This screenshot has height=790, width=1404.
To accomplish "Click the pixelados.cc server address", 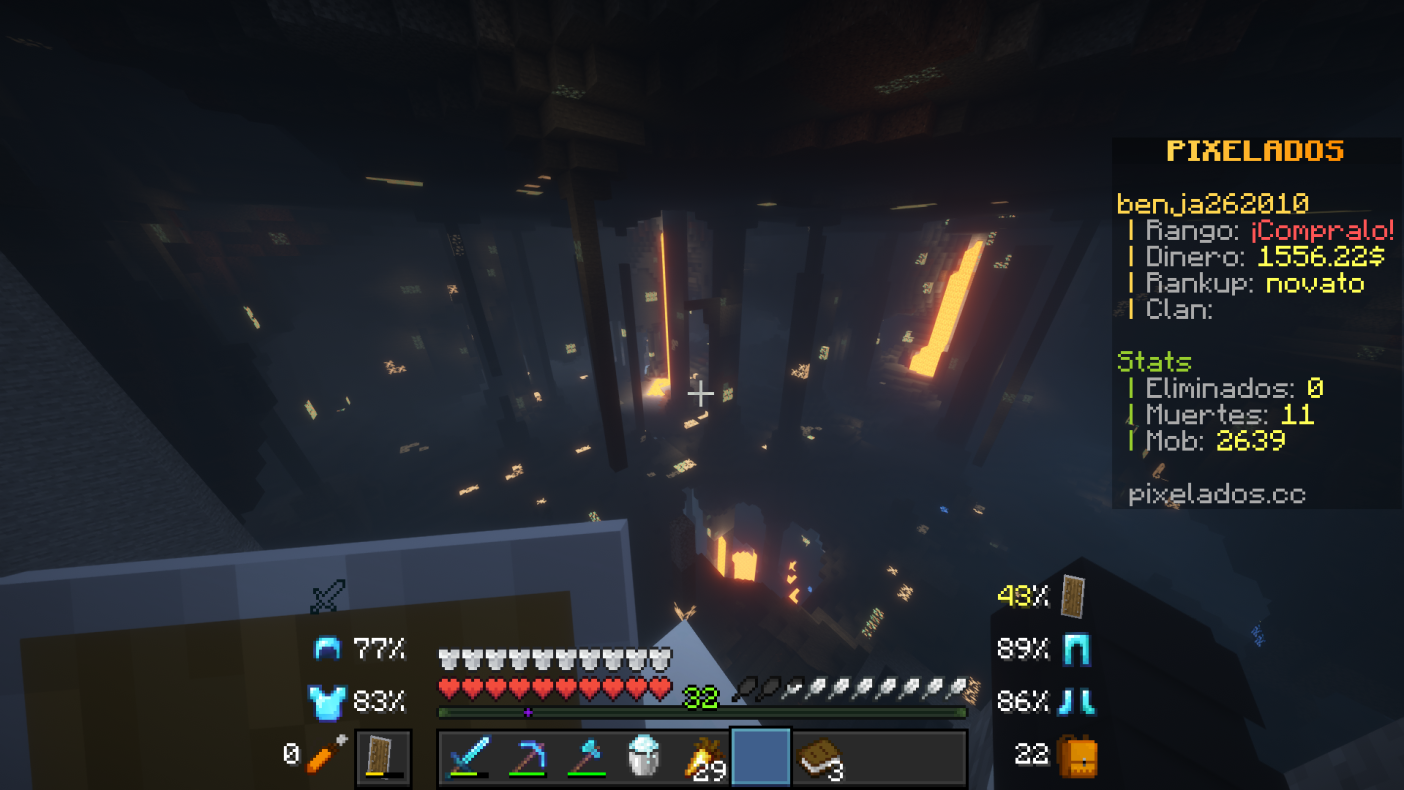I will coord(1216,494).
